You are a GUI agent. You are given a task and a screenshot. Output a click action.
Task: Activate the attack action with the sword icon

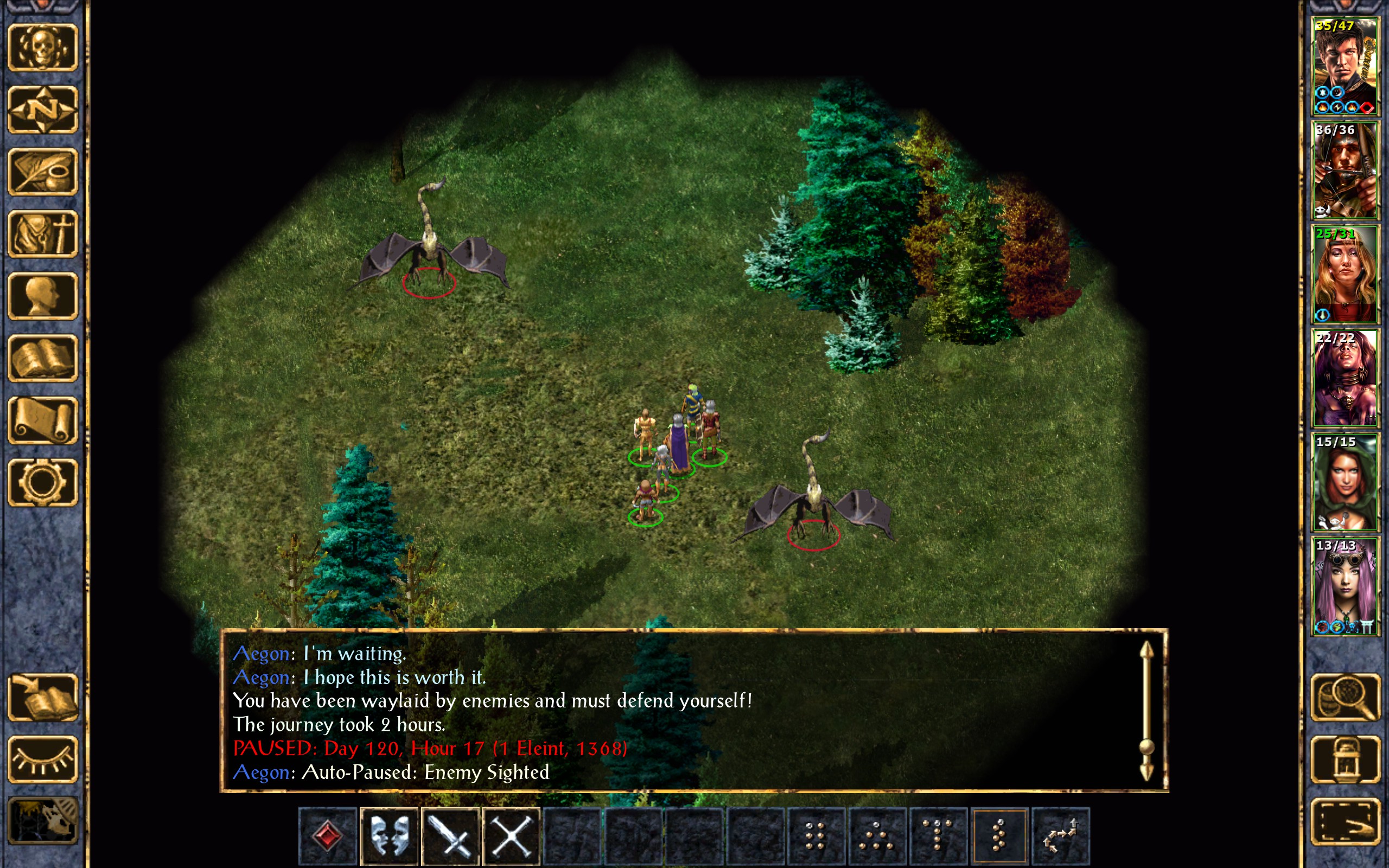point(450,836)
